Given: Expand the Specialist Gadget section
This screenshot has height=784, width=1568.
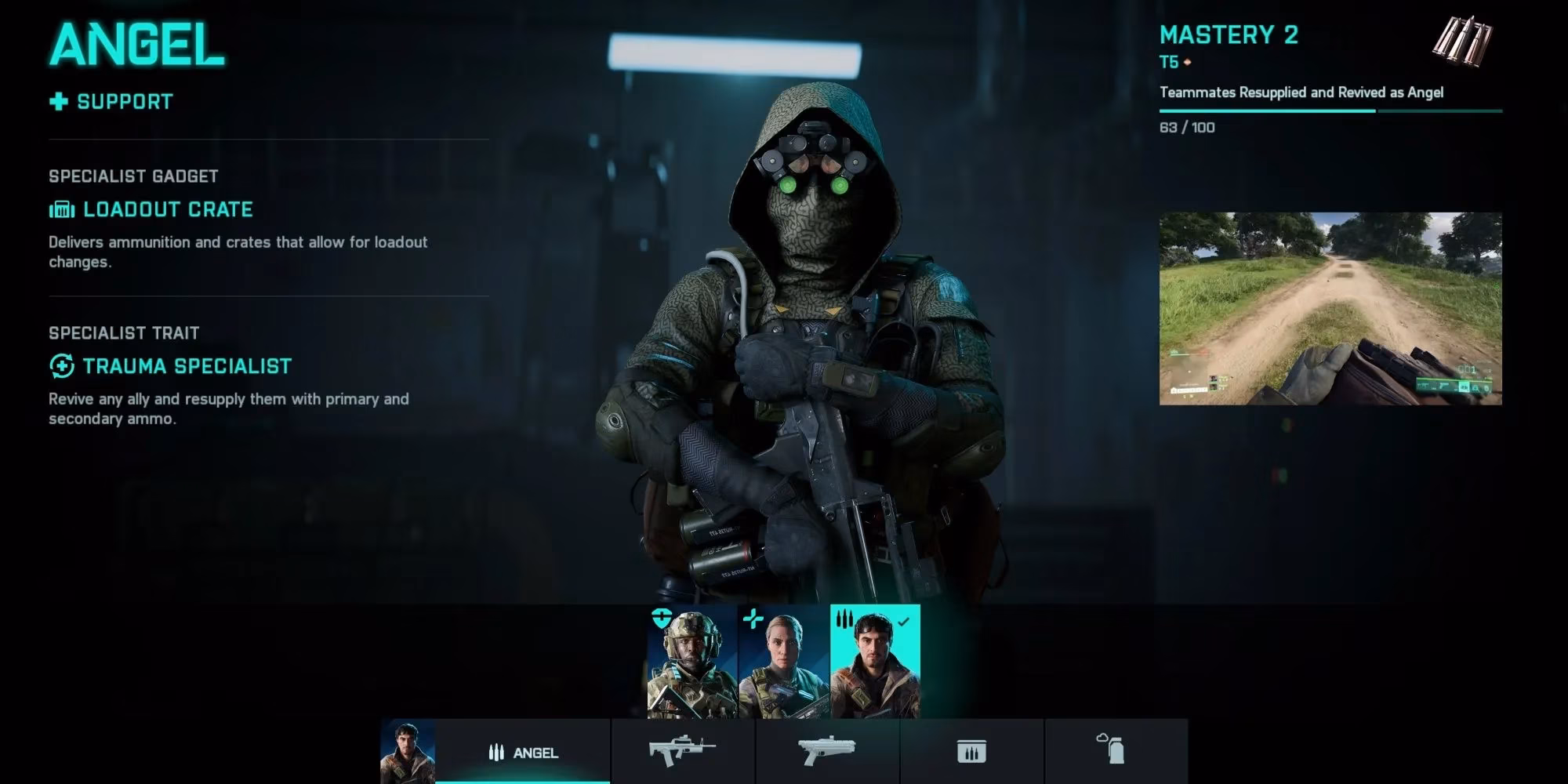Looking at the screenshot, I should tap(133, 176).
